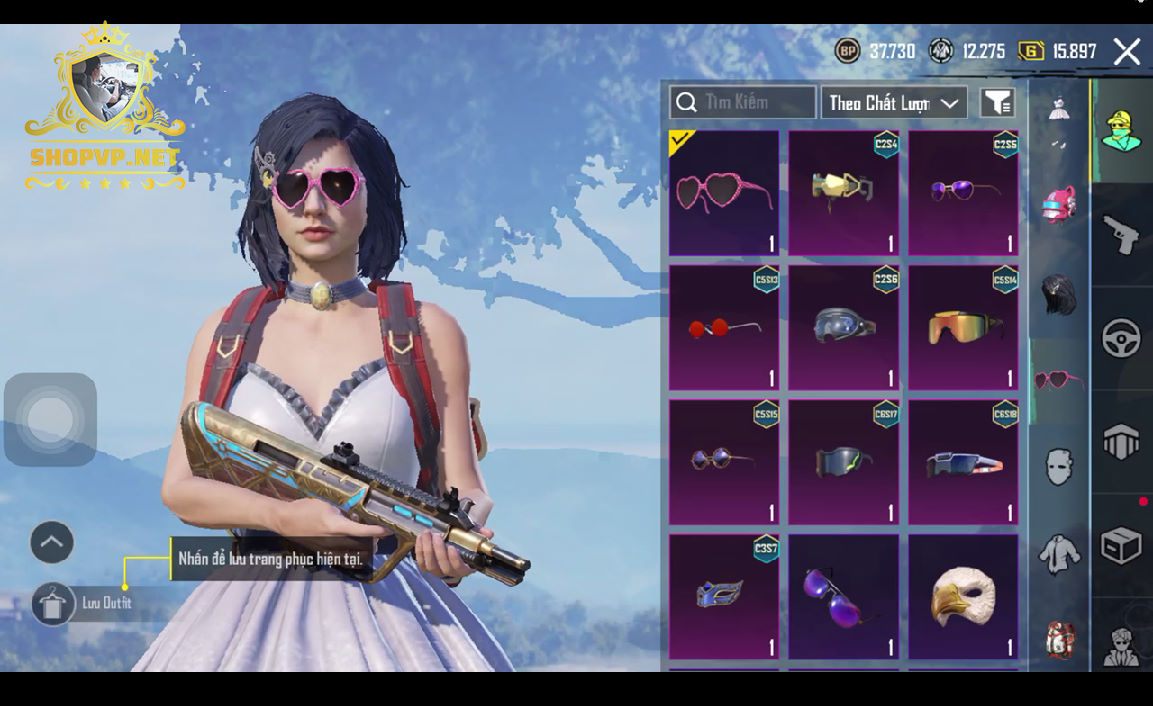The image size is (1153, 706).
Task: Pick the orange mirrored sport sunglasses
Action: coord(963,327)
